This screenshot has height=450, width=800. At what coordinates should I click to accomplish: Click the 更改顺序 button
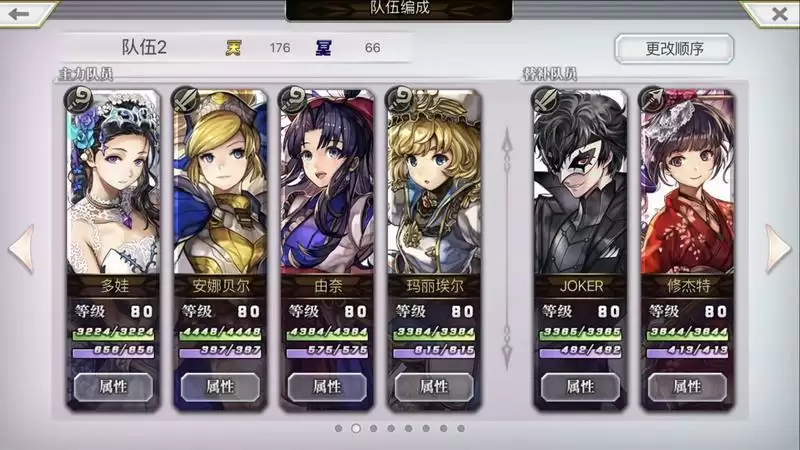tap(673, 48)
